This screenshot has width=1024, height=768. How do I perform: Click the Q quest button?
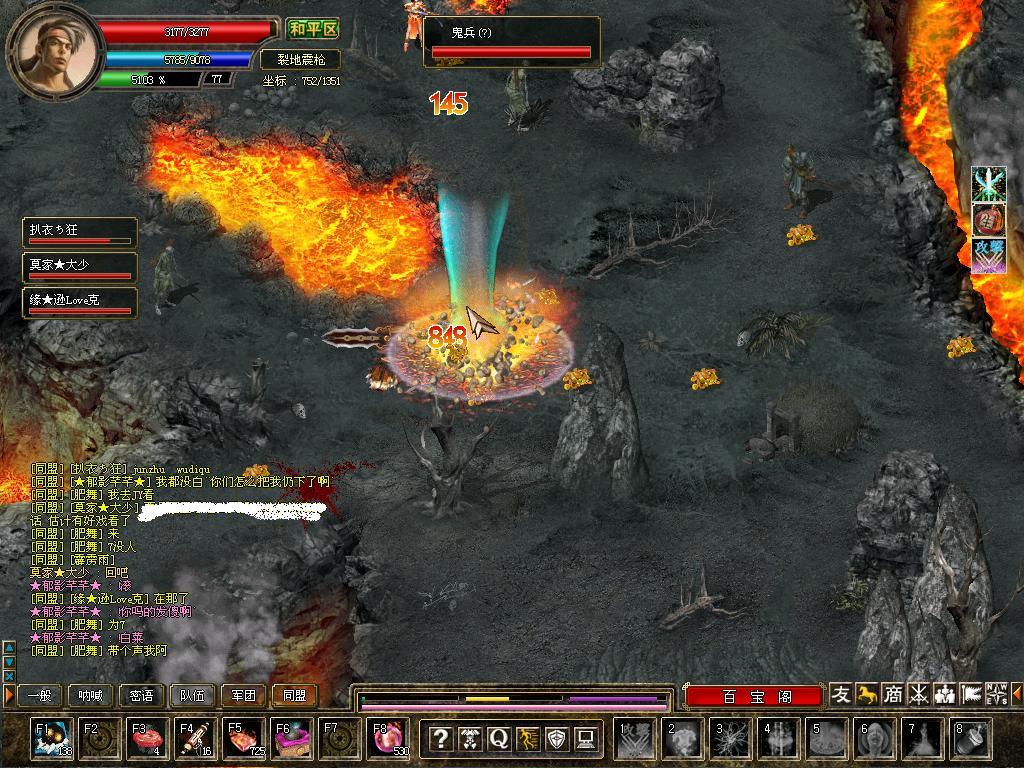pyautogui.click(x=498, y=739)
